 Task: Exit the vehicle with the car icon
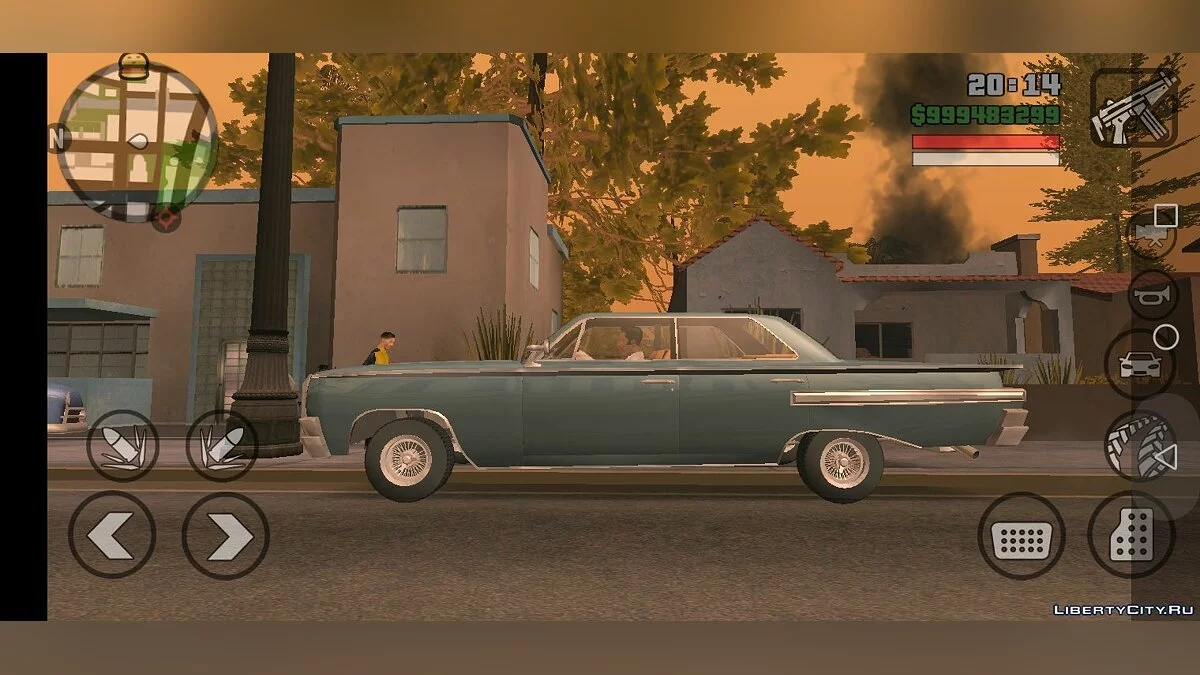pos(1139,364)
